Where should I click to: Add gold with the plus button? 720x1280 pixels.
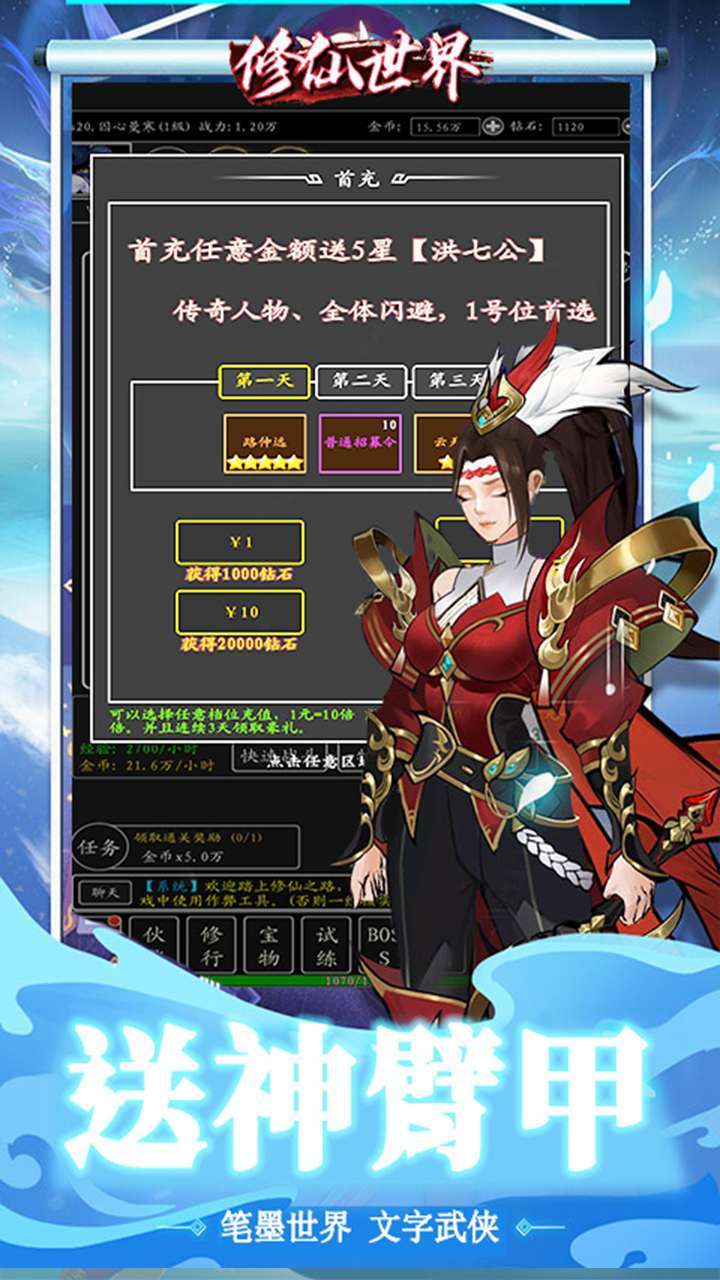tap(494, 127)
